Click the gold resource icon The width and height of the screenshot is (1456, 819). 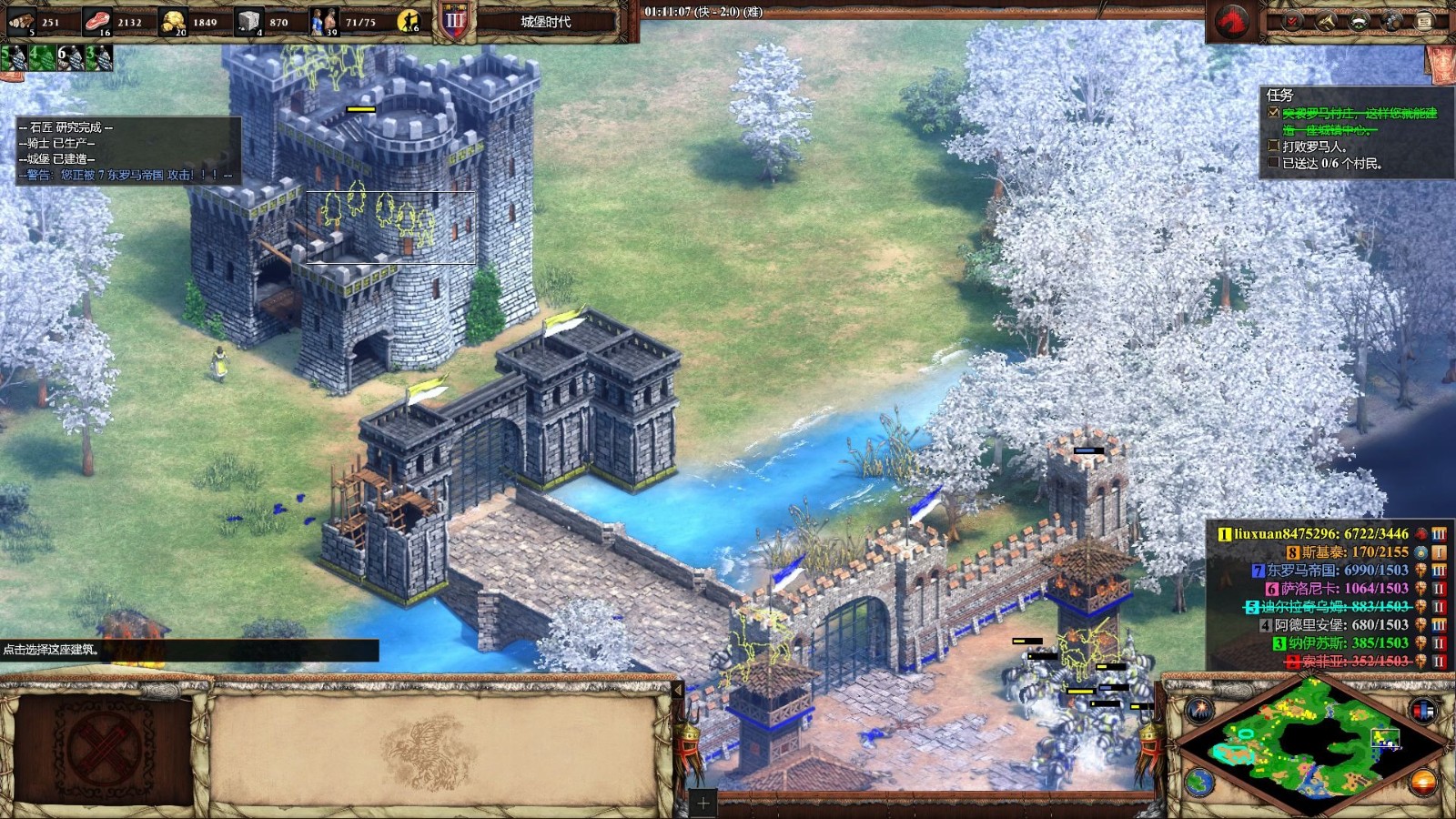point(173,21)
